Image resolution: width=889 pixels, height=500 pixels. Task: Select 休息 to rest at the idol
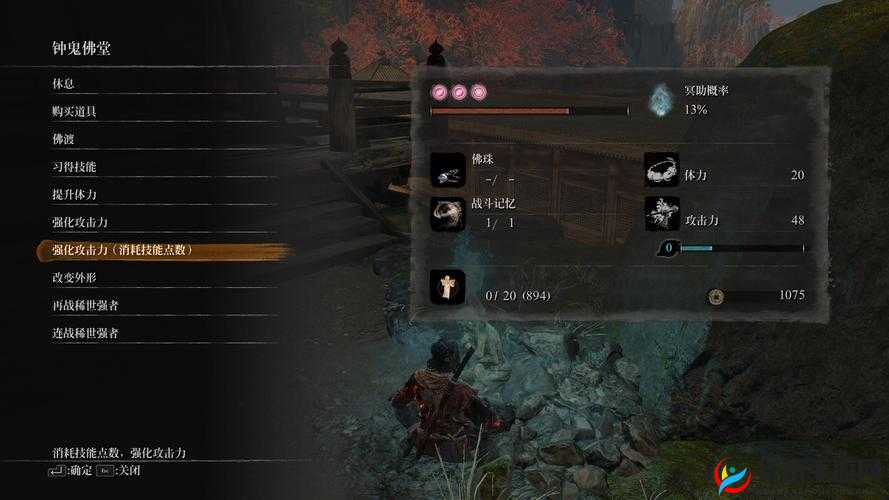click(x=64, y=83)
